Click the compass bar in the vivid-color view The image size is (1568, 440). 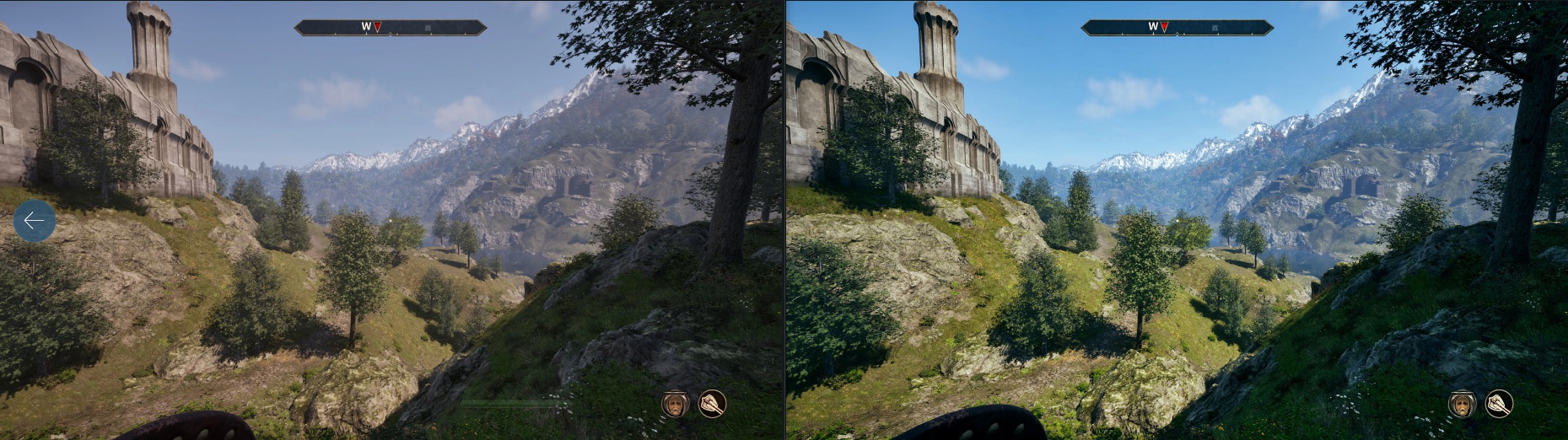click(1177, 28)
